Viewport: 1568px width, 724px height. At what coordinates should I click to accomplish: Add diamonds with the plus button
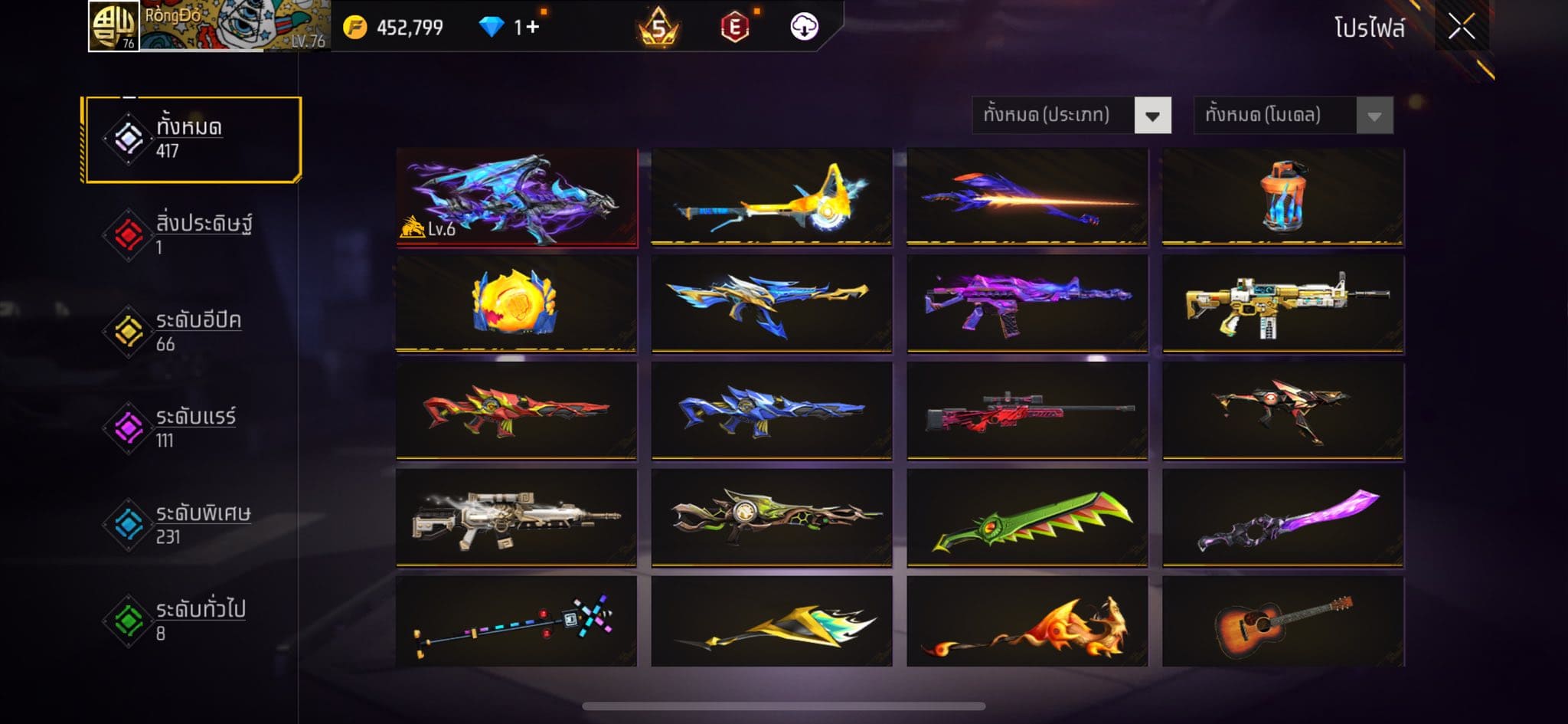pyautogui.click(x=532, y=28)
